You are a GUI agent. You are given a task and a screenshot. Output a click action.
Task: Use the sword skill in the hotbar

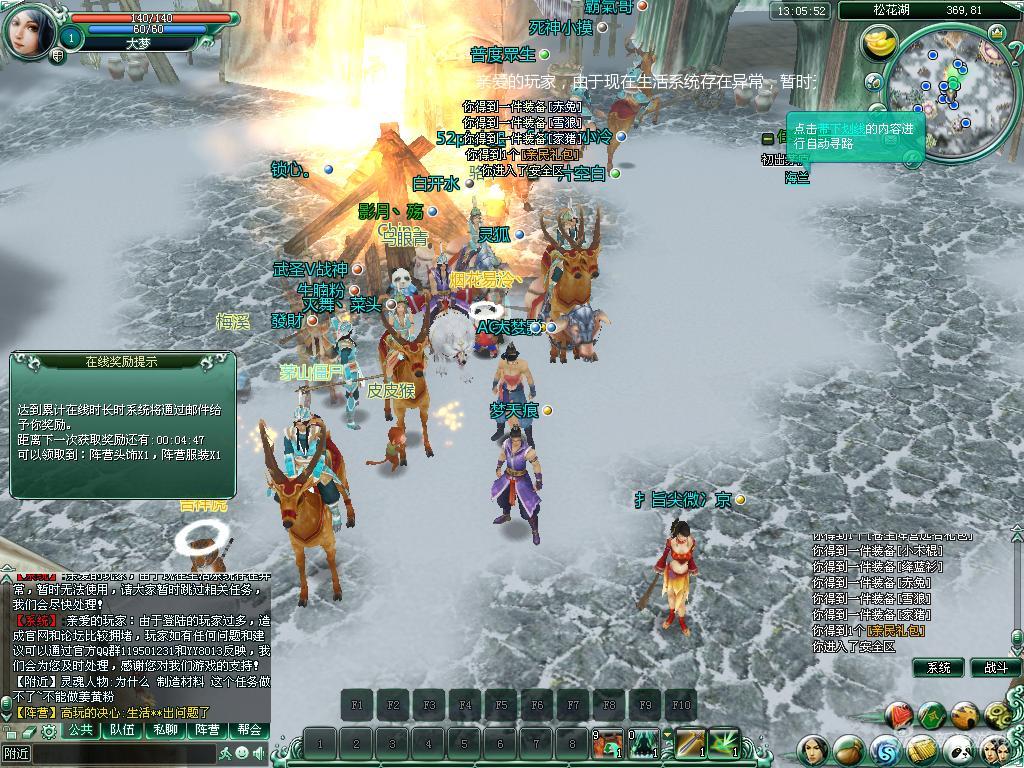point(691,743)
